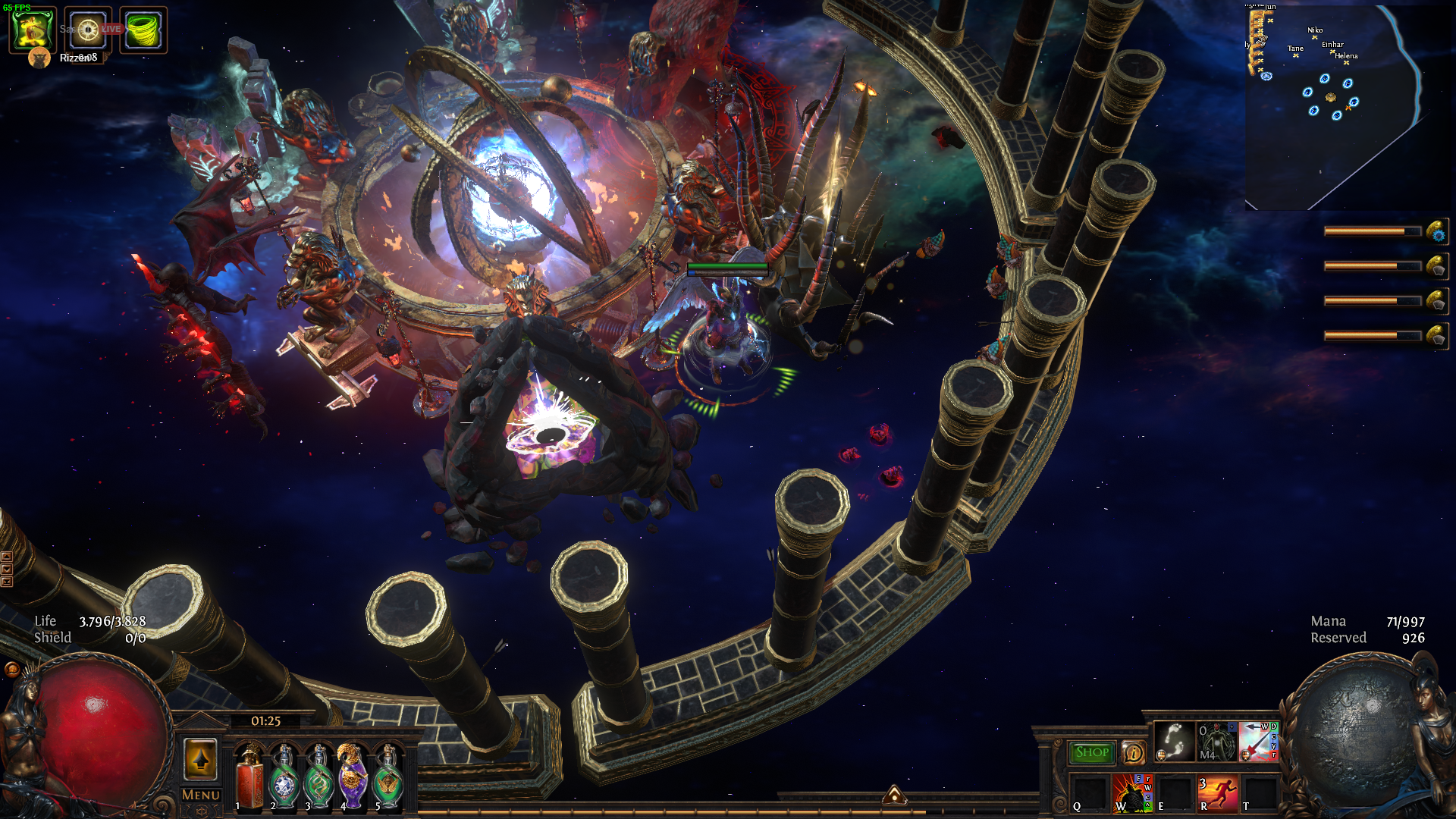
Task: Open the orange chat info bubble icon
Action: [1133, 752]
